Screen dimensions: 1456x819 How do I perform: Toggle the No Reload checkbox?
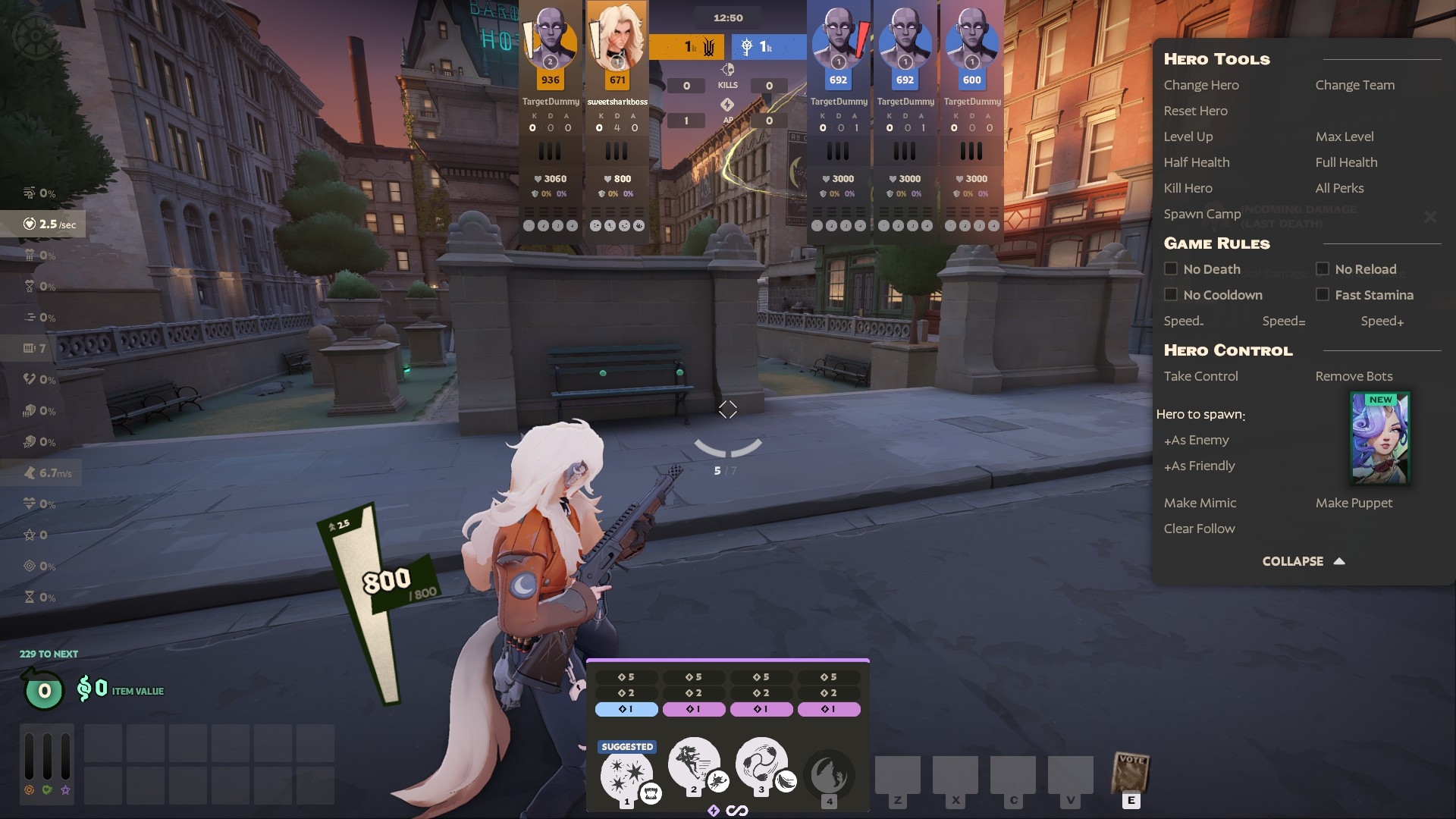pyautogui.click(x=1323, y=269)
